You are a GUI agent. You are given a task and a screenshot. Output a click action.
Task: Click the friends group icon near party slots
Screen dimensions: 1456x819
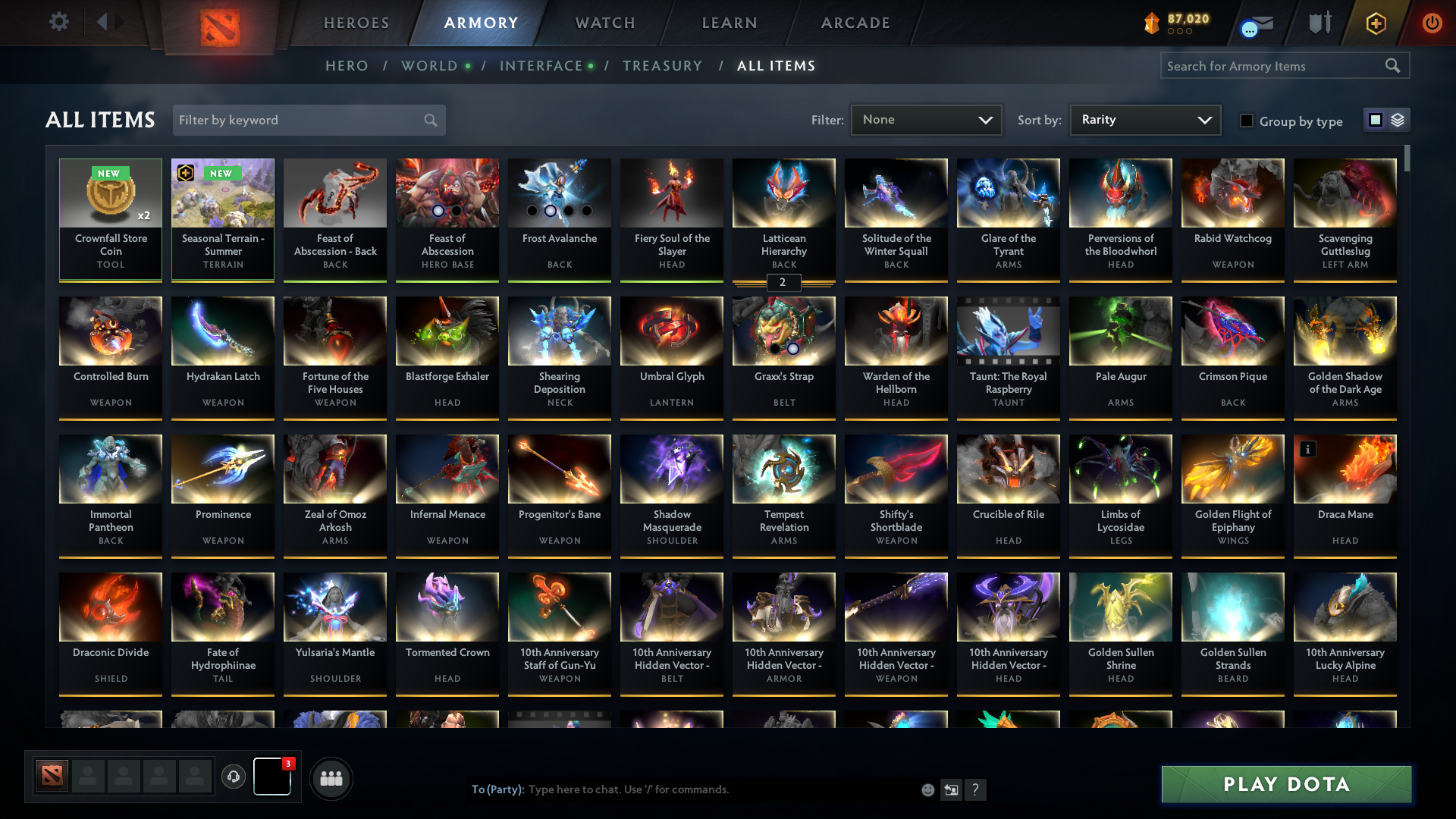click(330, 778)
